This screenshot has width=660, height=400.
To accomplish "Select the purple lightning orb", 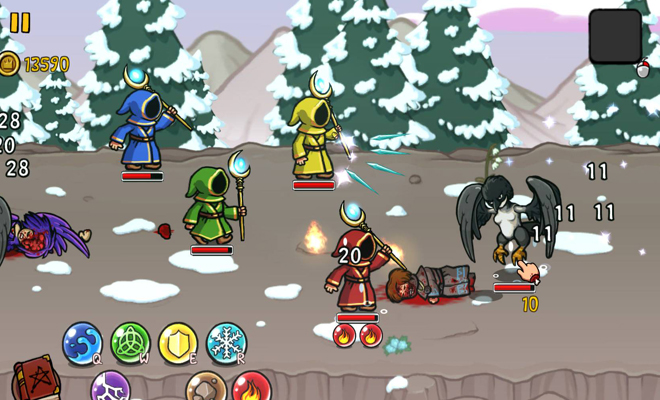I will (x=110, y=387).
